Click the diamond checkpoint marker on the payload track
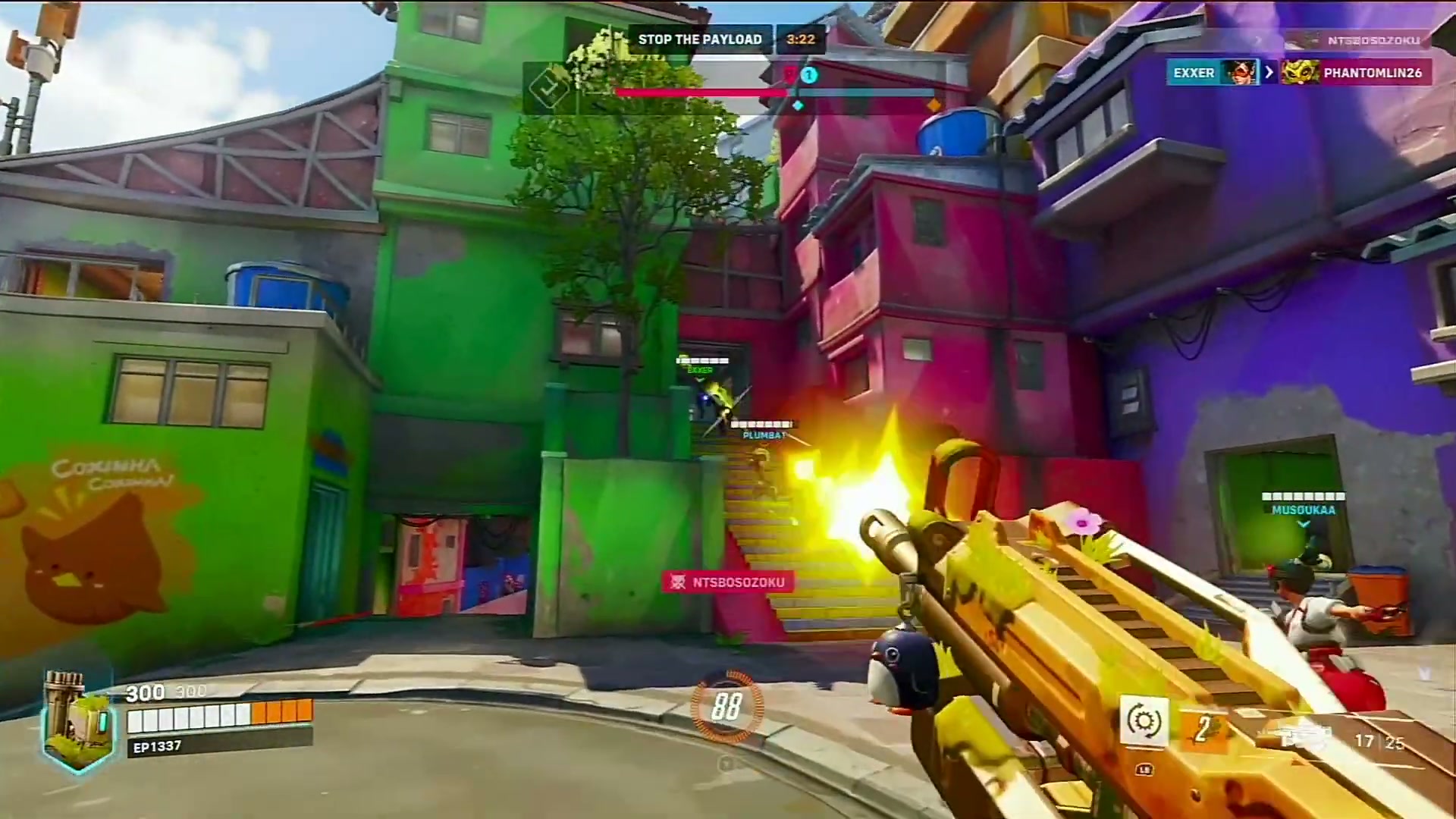This screenshot has height=819, width=1456. pyautogui.click(x=799, y=105)
